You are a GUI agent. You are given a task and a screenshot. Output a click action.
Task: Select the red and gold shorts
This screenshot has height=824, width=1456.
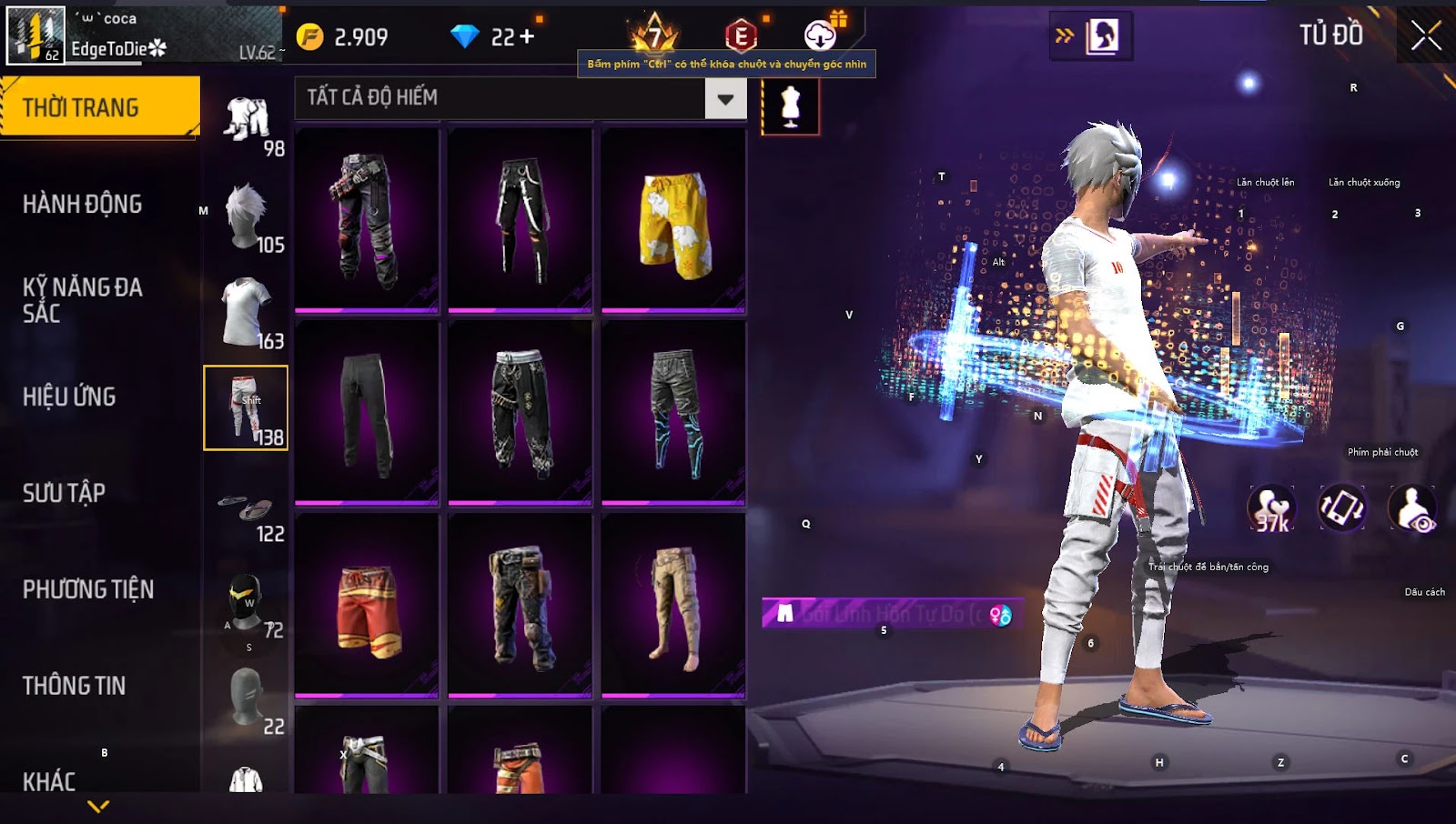(368, 606)
